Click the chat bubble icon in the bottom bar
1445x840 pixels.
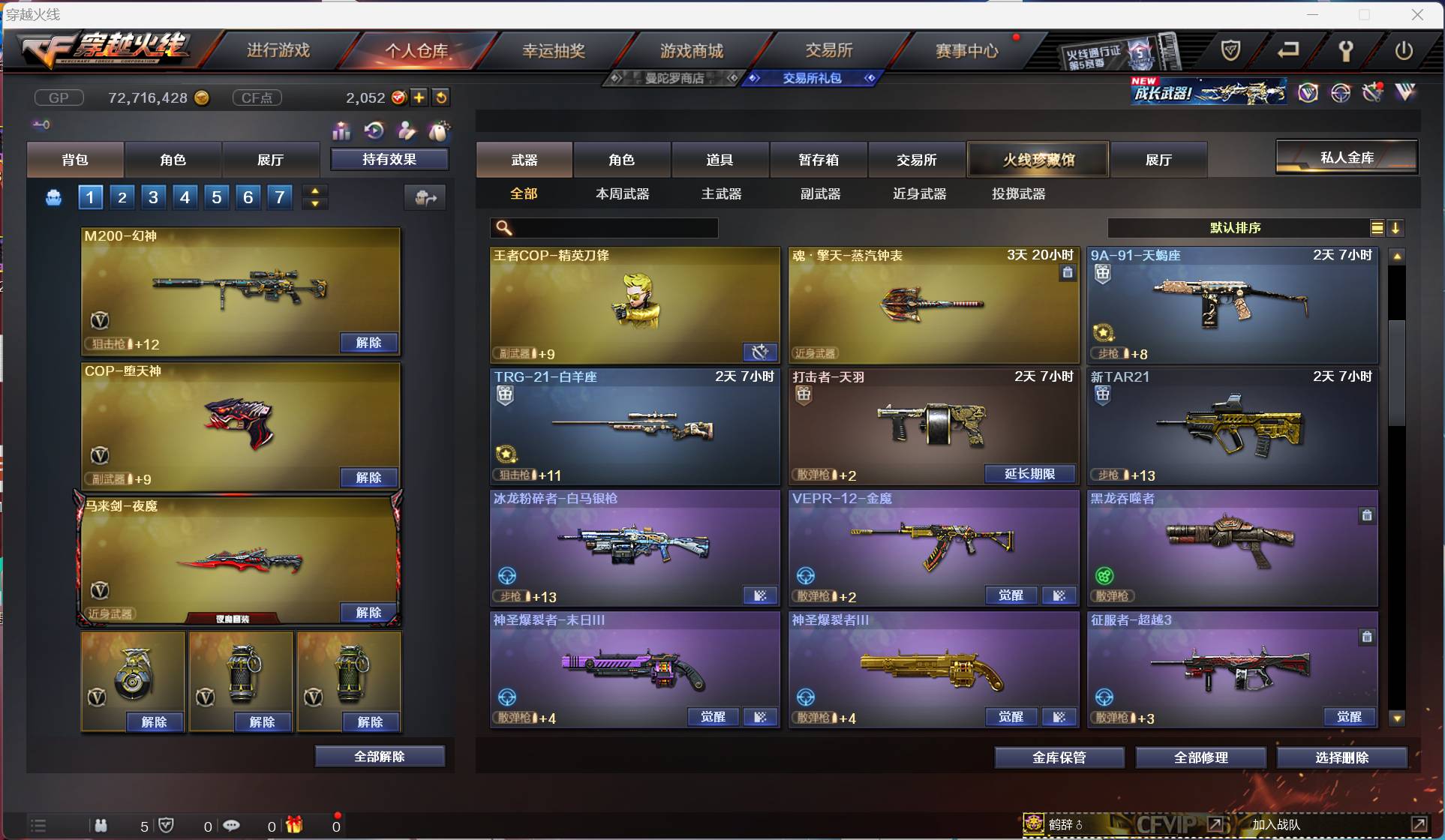pyautogui.click(x=232, y=826)
